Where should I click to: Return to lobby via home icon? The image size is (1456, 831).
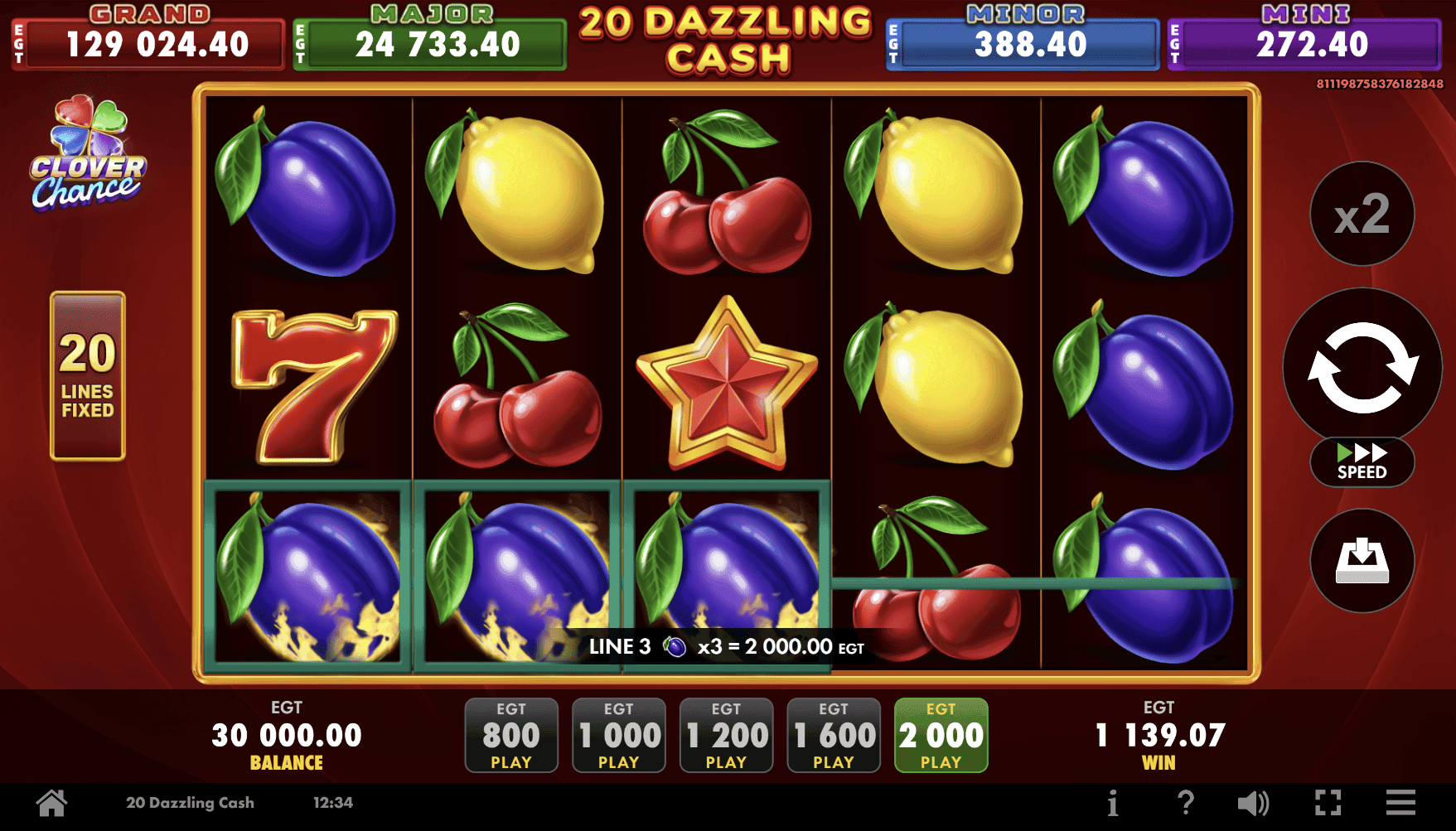52,802
